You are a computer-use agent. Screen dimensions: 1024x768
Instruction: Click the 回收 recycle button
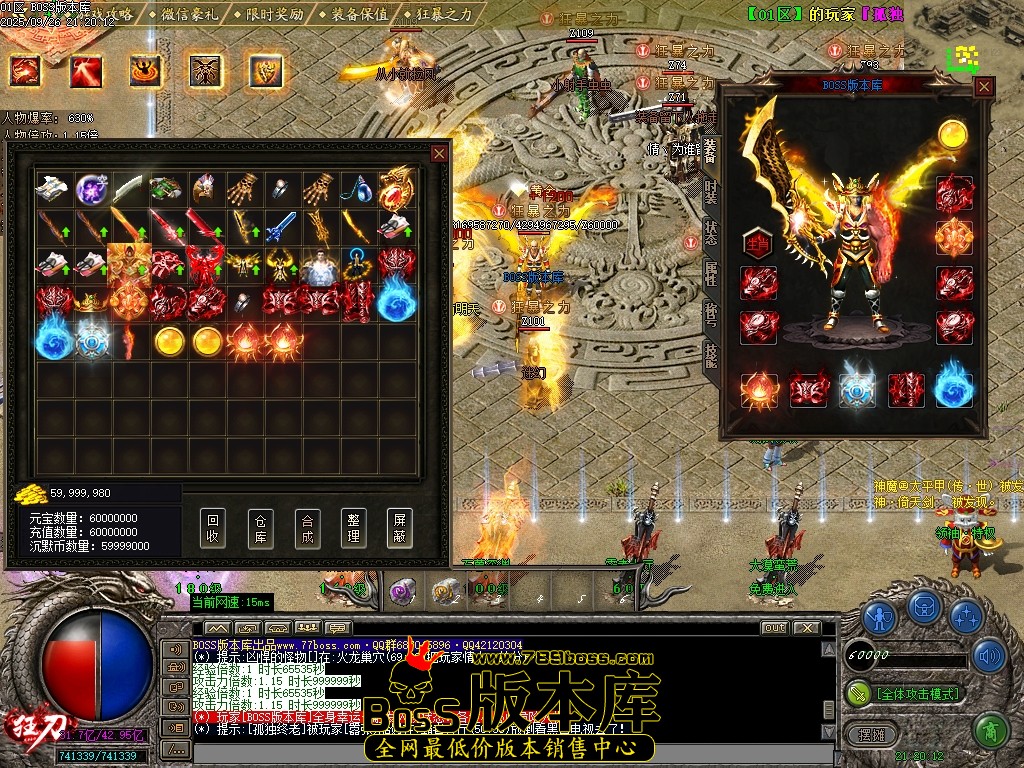212,527
